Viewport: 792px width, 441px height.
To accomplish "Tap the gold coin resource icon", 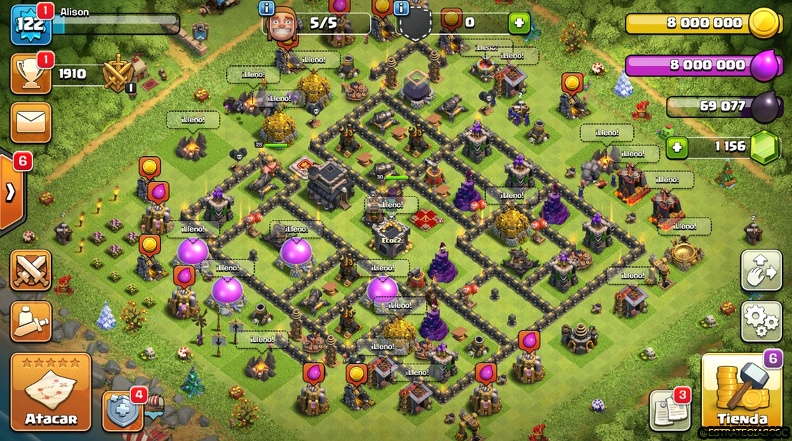I will (763, 22).
